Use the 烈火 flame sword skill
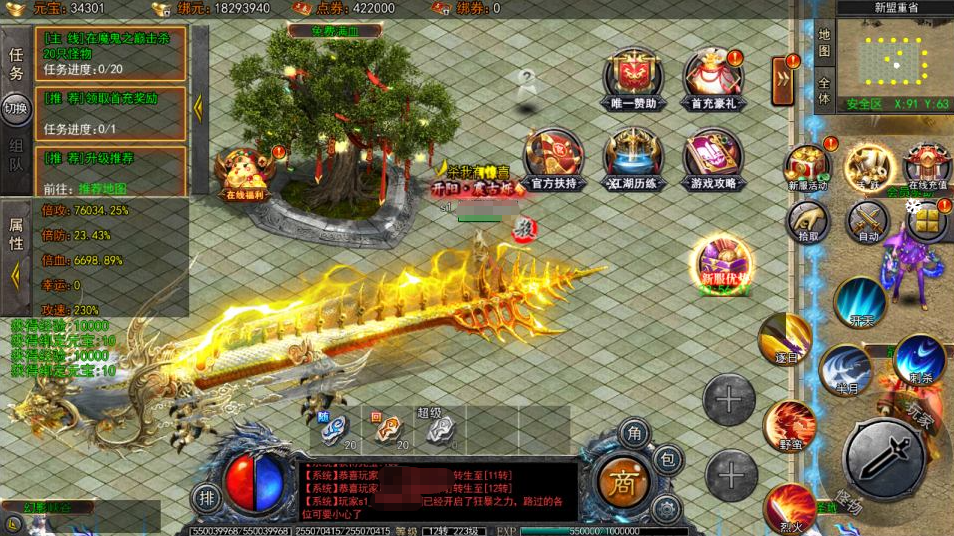This screenshot has height=536, width=954. point(791,508)
